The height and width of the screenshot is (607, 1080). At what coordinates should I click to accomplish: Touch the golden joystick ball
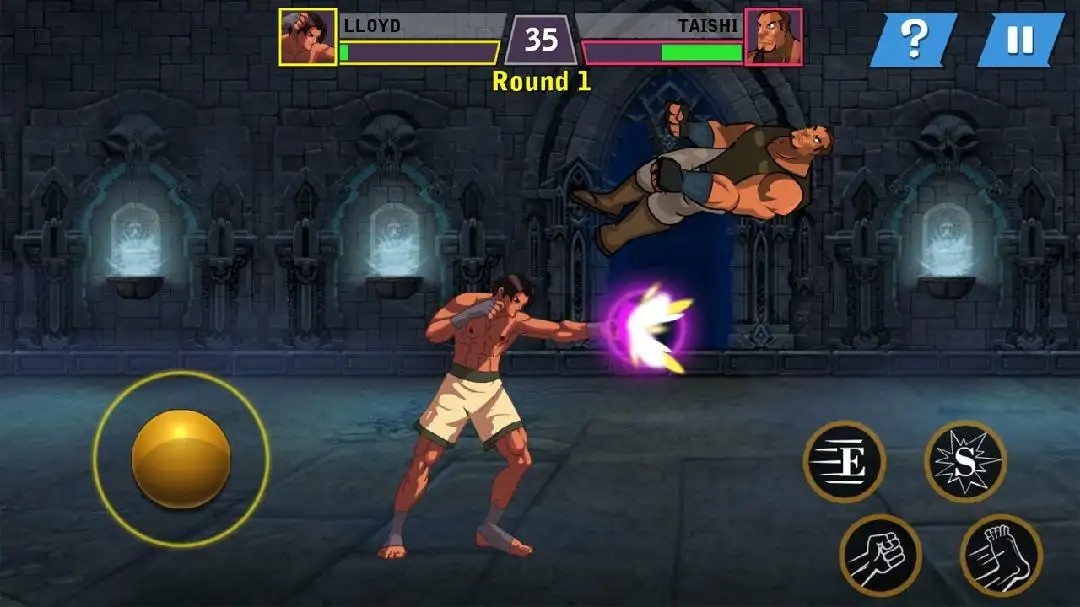pos(181,459)
